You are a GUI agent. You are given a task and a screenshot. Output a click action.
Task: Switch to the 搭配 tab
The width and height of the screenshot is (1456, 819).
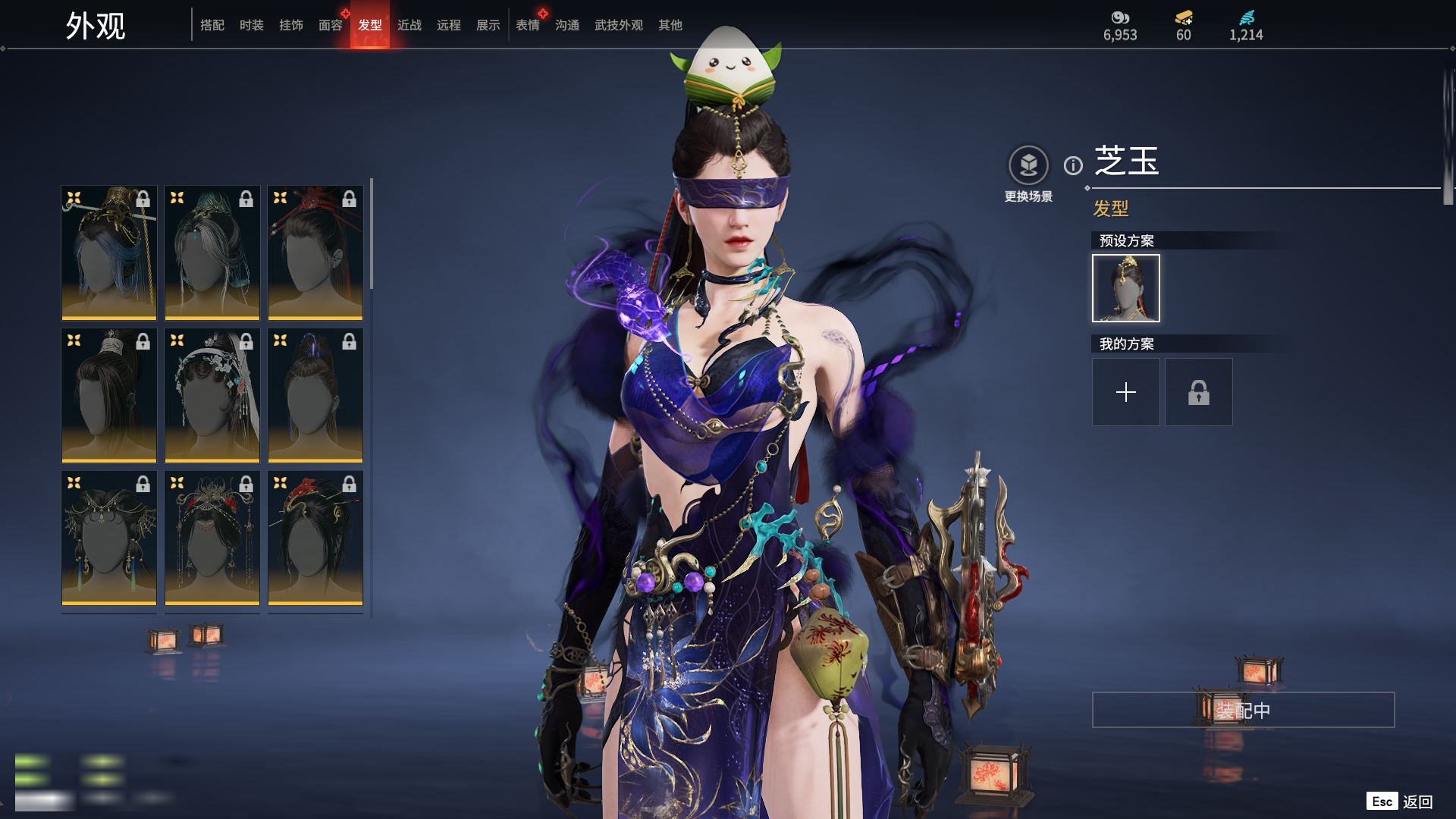(212, 25)
